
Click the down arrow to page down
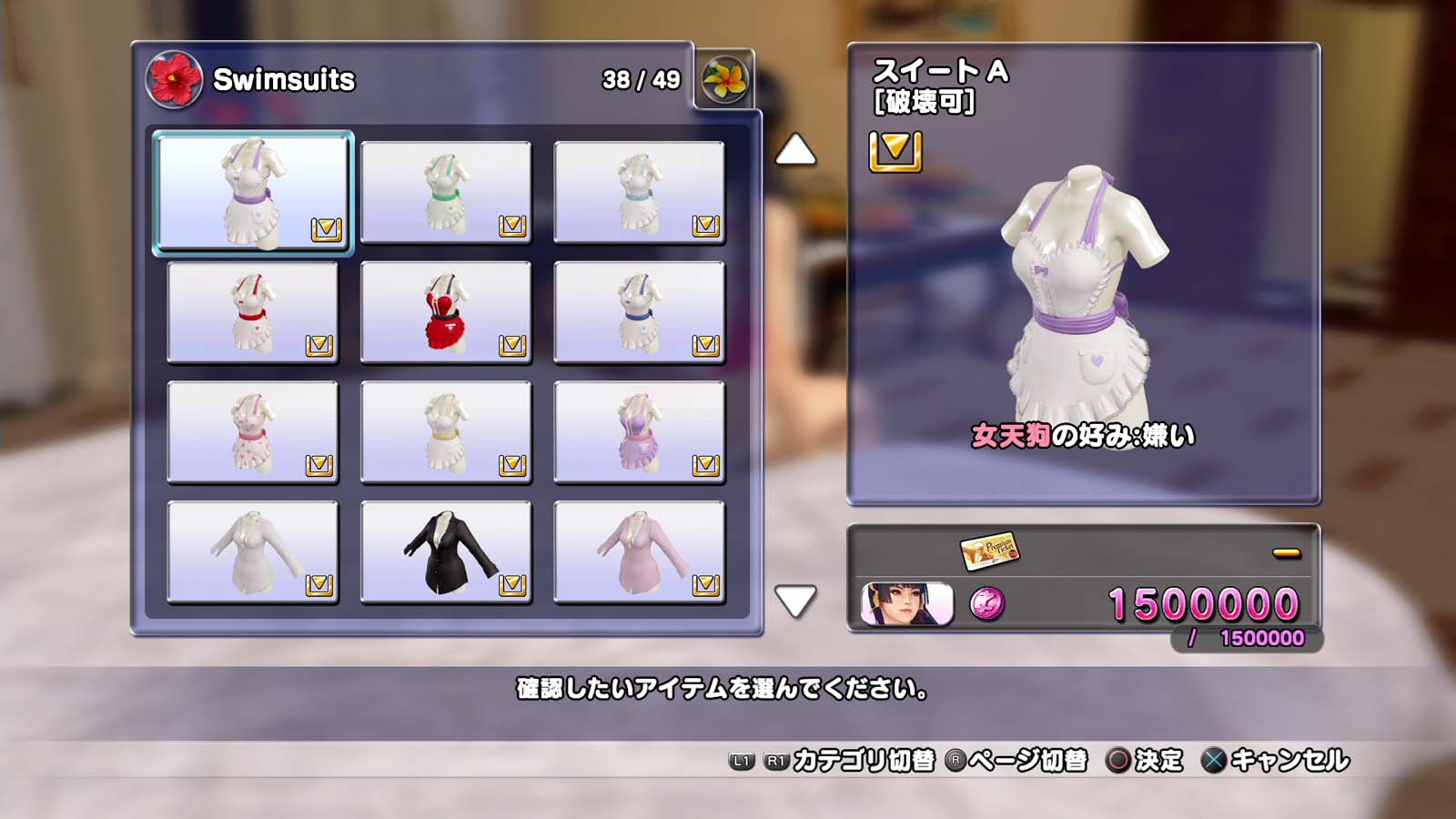click(795, 601)
